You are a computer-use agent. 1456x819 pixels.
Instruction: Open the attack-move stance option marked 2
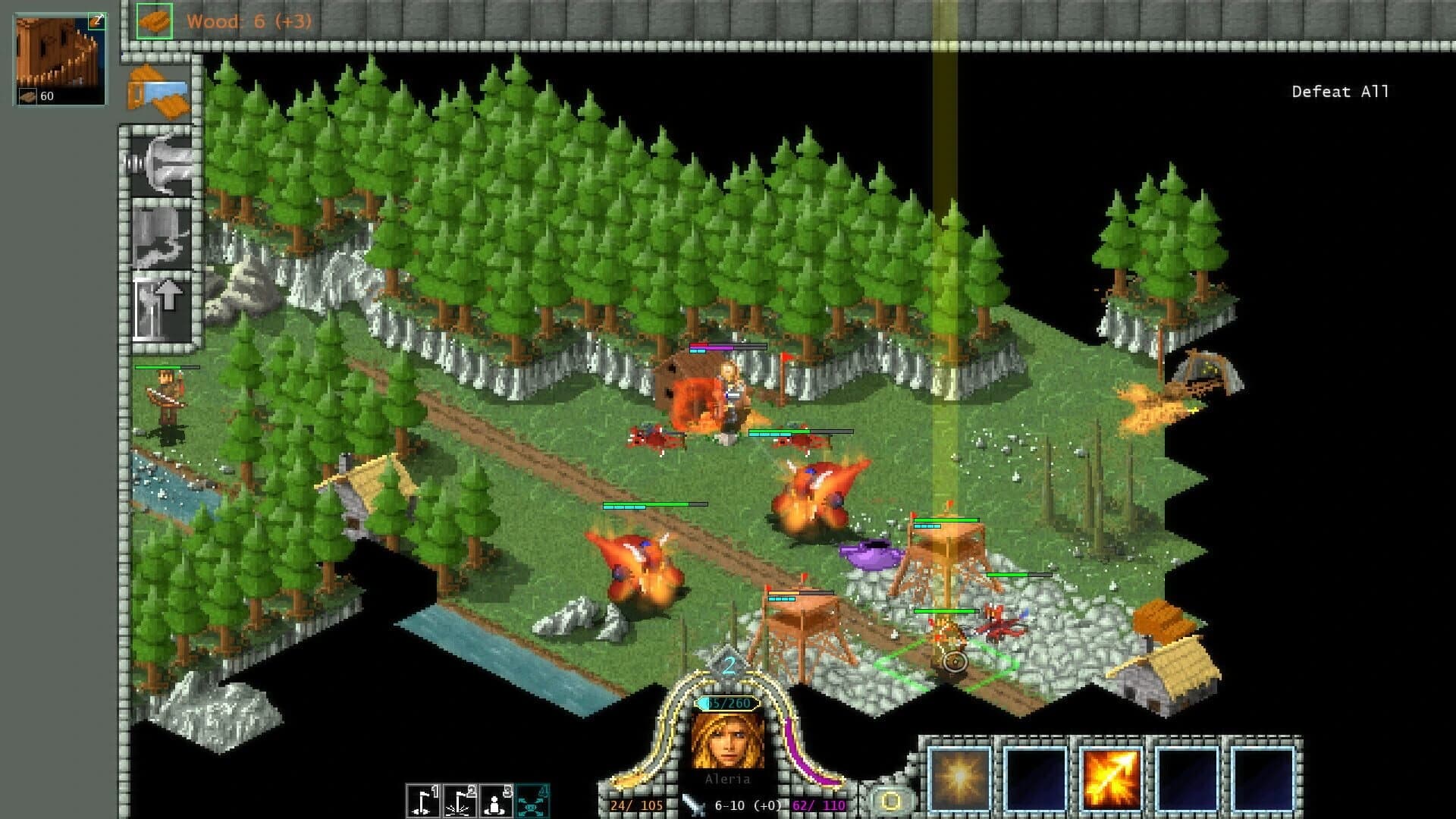coord(459,799)
